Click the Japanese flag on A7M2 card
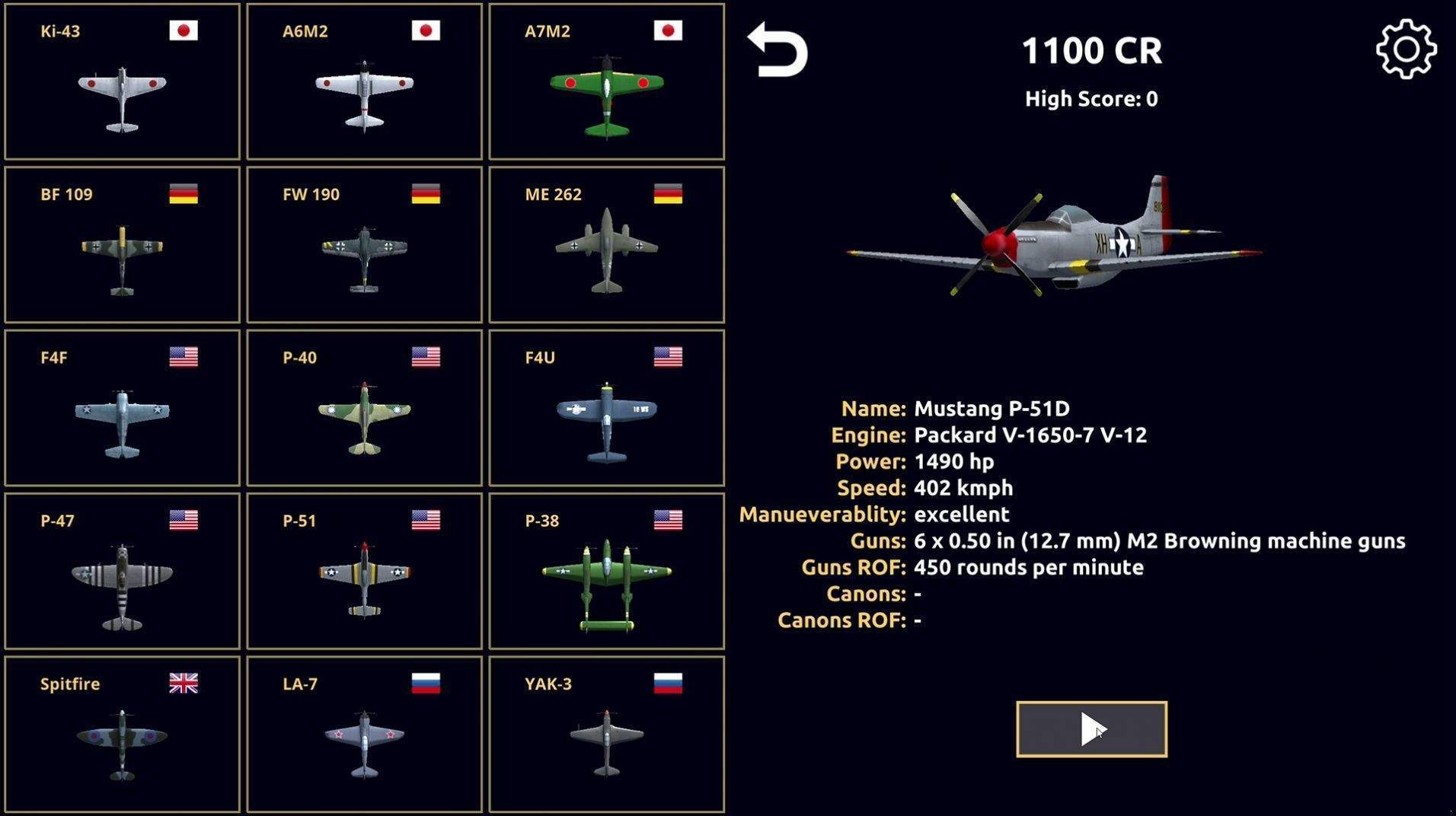Viewport: 1456px width, 816px height. click(x=667, y=32)
